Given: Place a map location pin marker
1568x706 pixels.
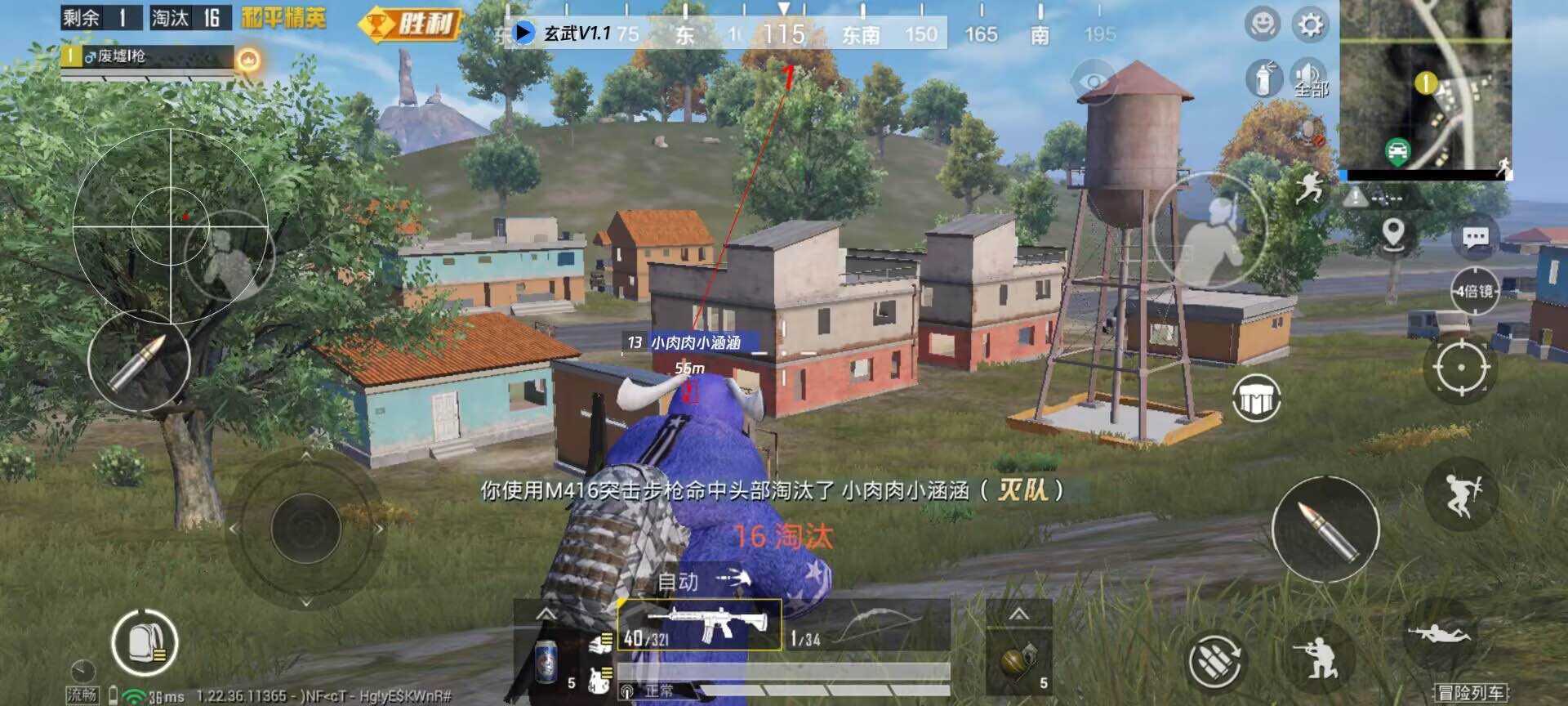Looking at the screenshot, I should (x=1393, y=234).
